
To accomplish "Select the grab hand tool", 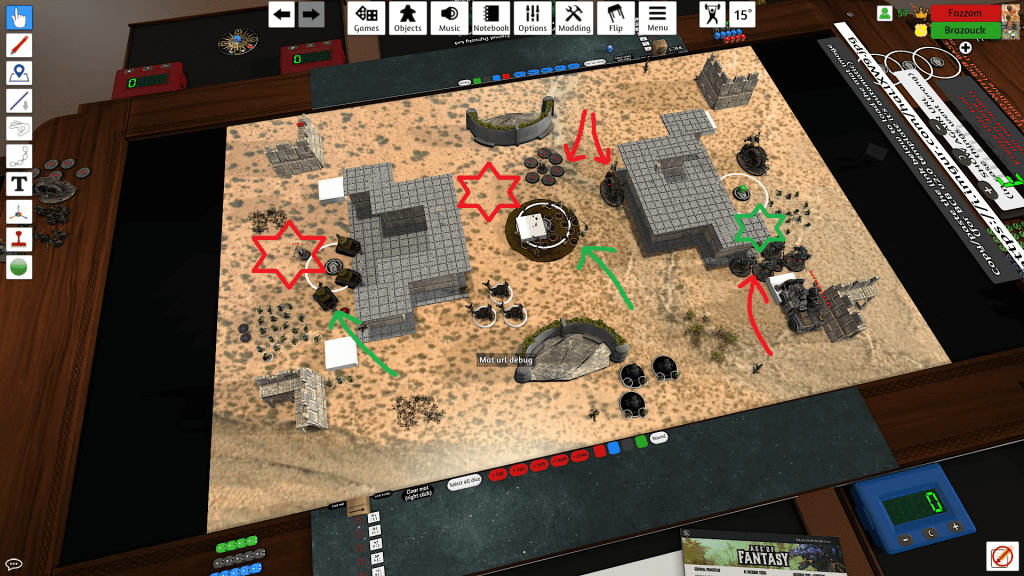I will [19, 17].
